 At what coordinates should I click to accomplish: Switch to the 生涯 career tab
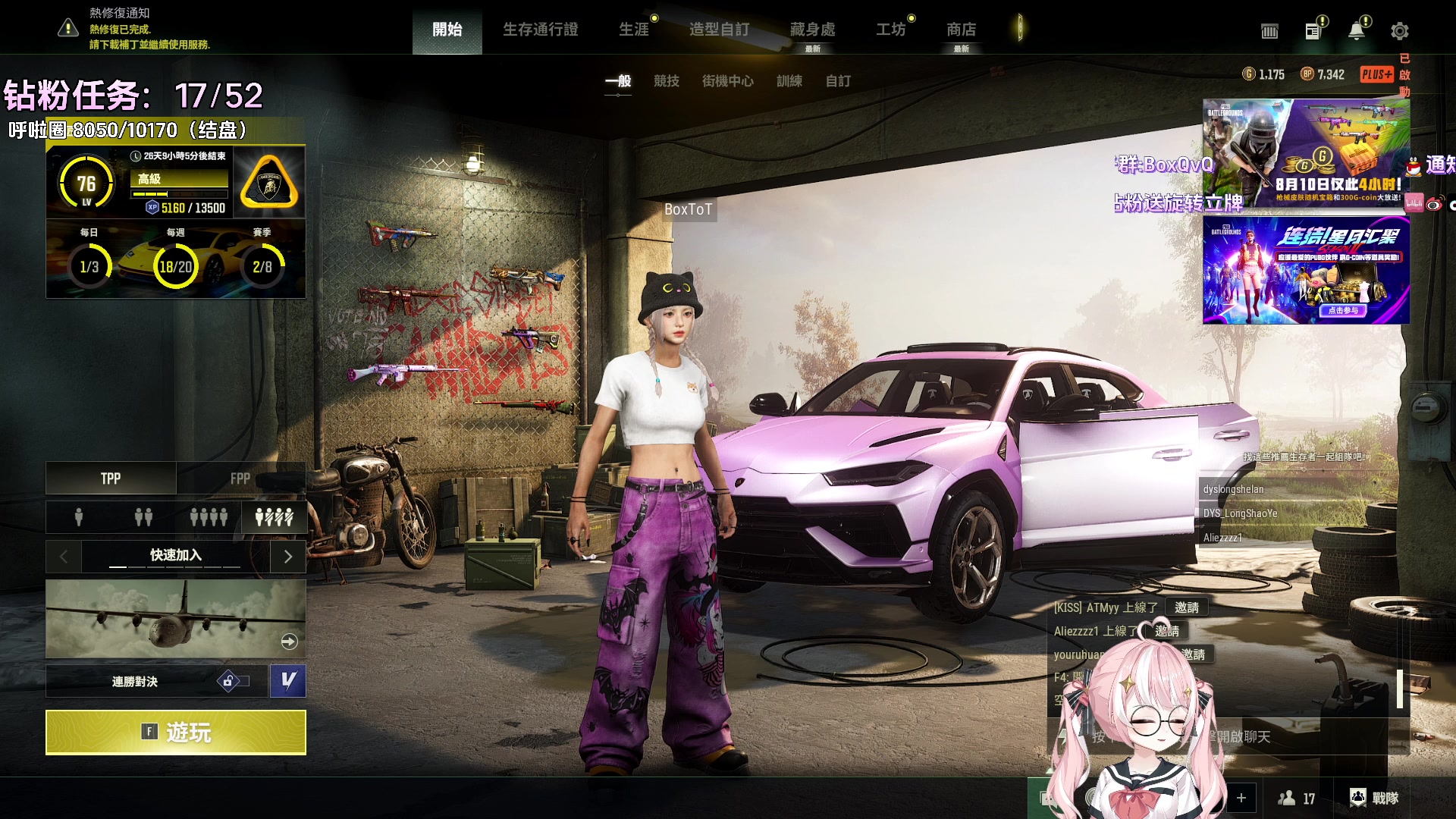click(634, 30)
